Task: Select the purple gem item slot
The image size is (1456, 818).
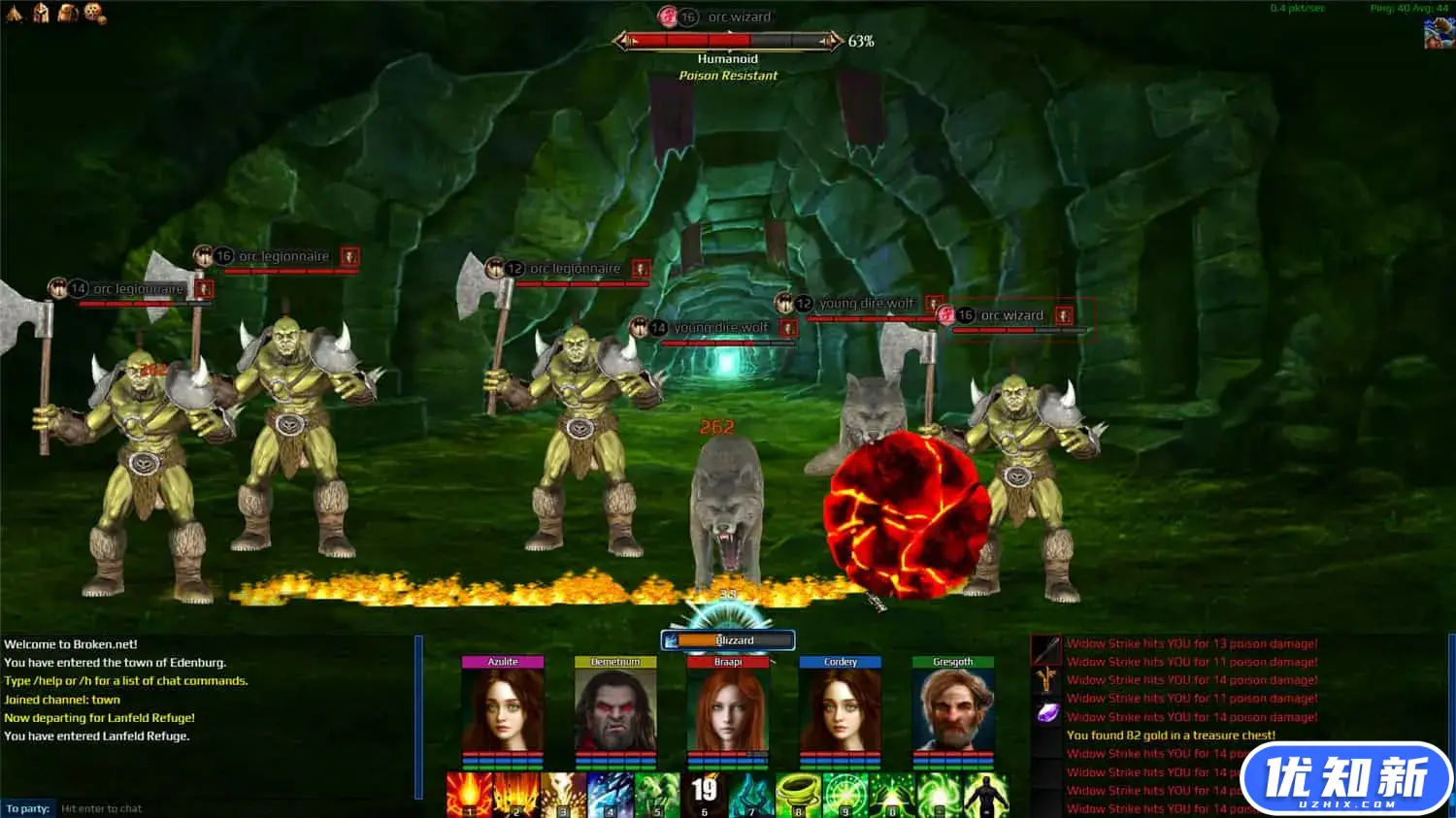Action: (x=1046, y=713)
